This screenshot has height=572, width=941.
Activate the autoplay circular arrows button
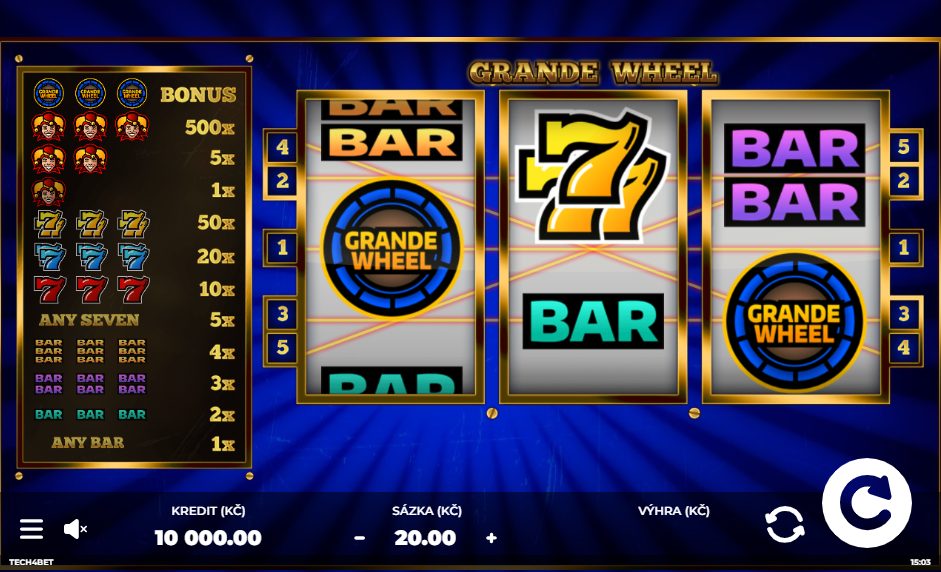click(x=785, y=525)
